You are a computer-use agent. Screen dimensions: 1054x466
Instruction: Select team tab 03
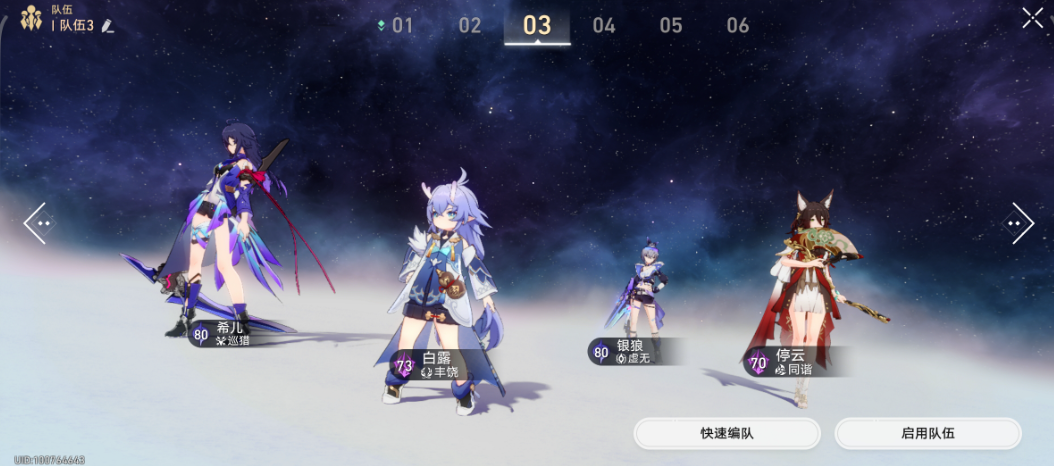click(x=537, y=26)
